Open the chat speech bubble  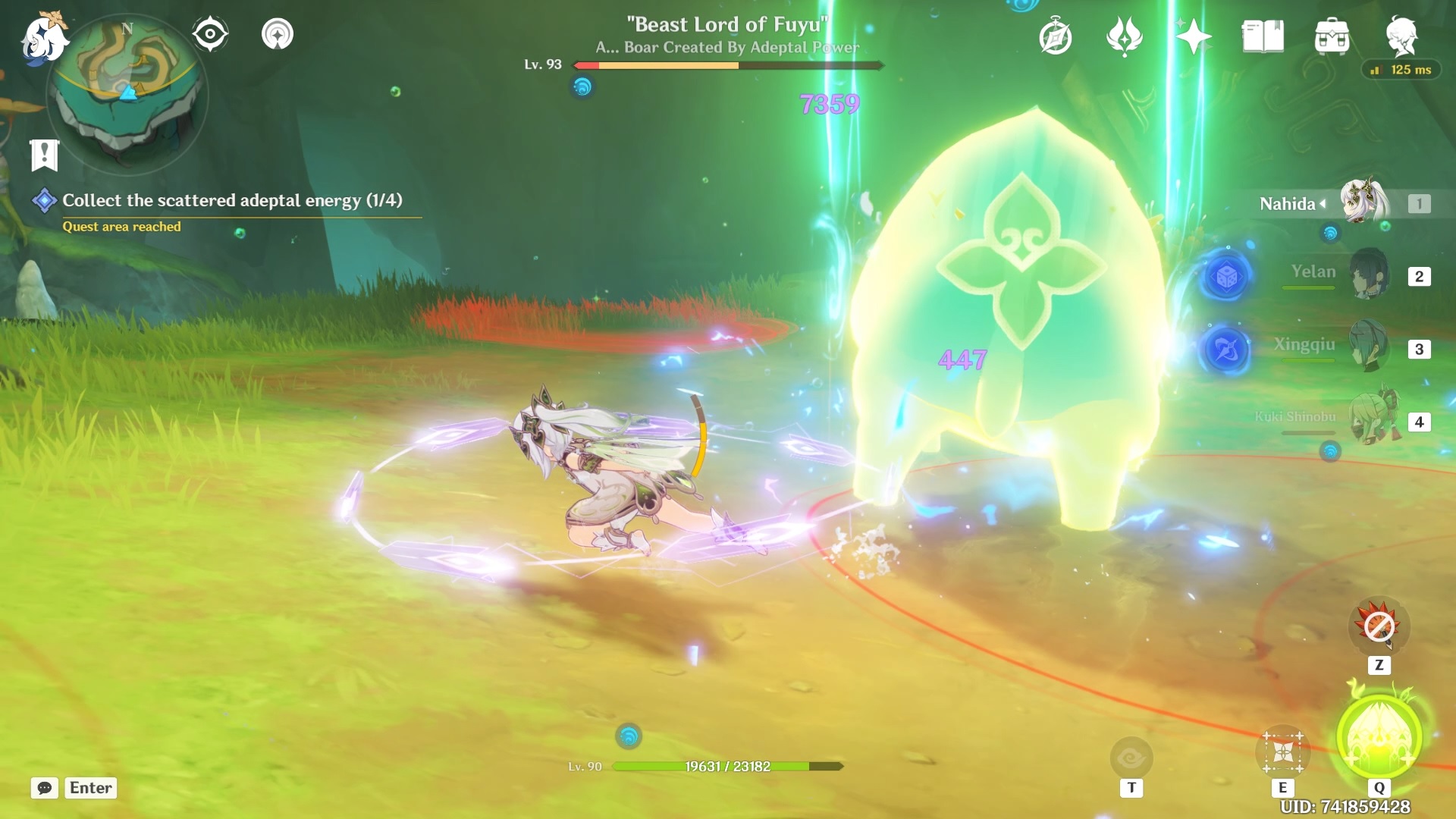click(44, 788)
